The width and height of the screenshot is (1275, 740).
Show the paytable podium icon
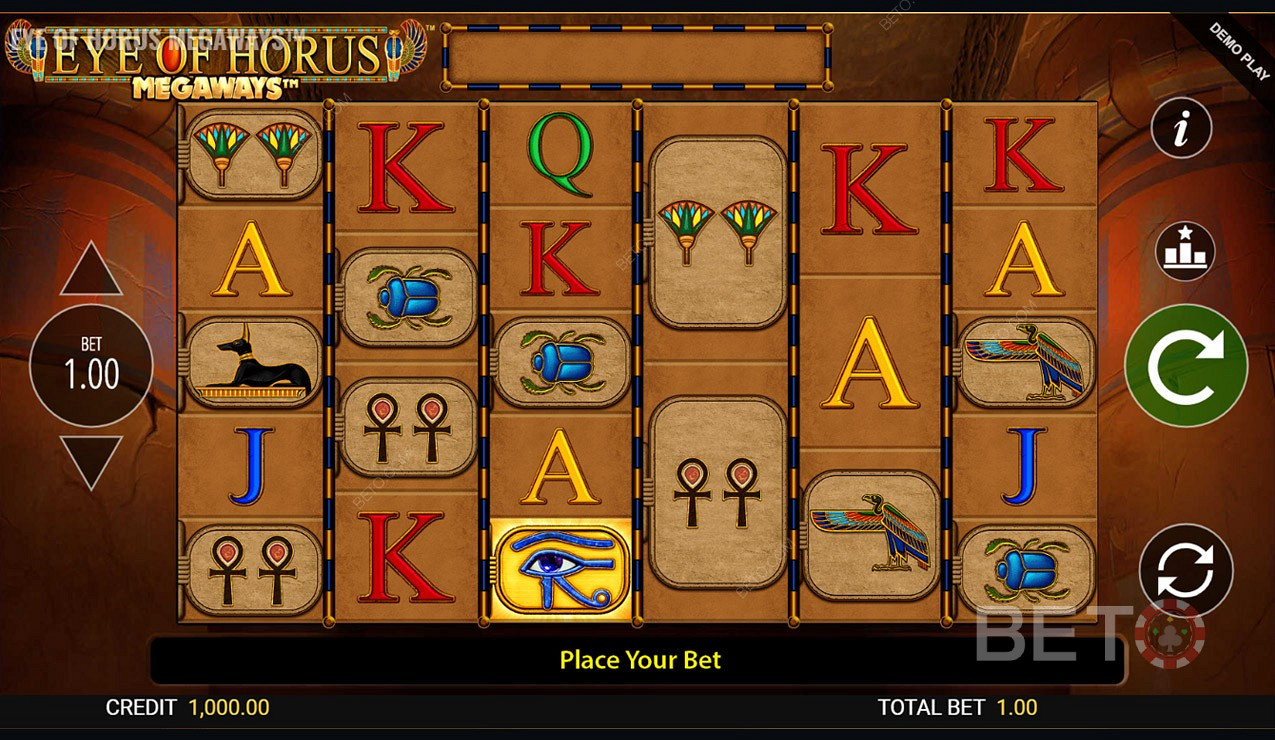point(1185,251)
